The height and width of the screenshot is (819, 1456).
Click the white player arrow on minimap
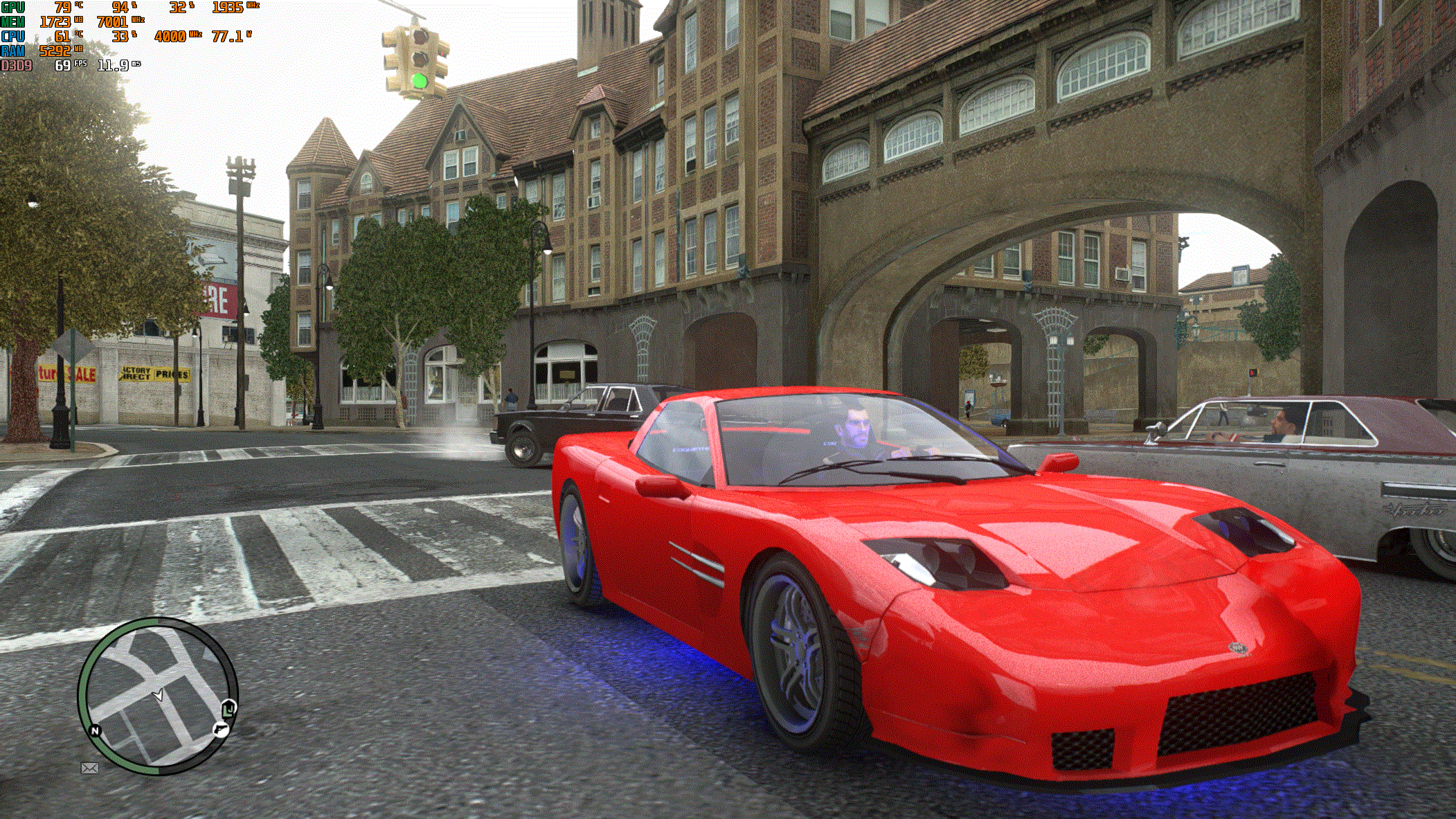click(159, 694)
